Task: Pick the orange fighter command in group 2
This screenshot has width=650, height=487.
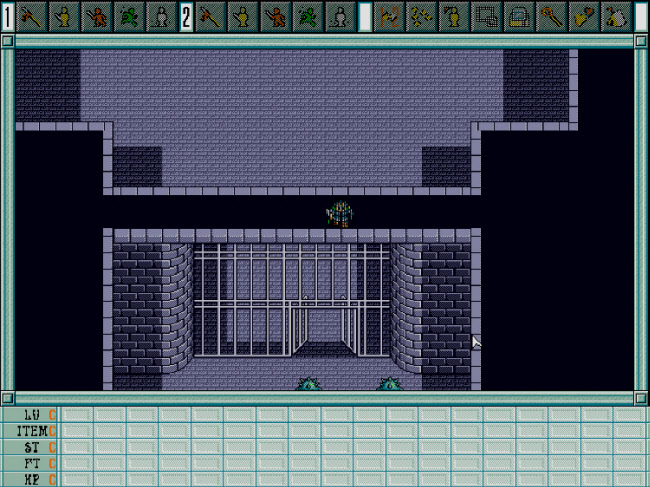Action: pos(274,16)
